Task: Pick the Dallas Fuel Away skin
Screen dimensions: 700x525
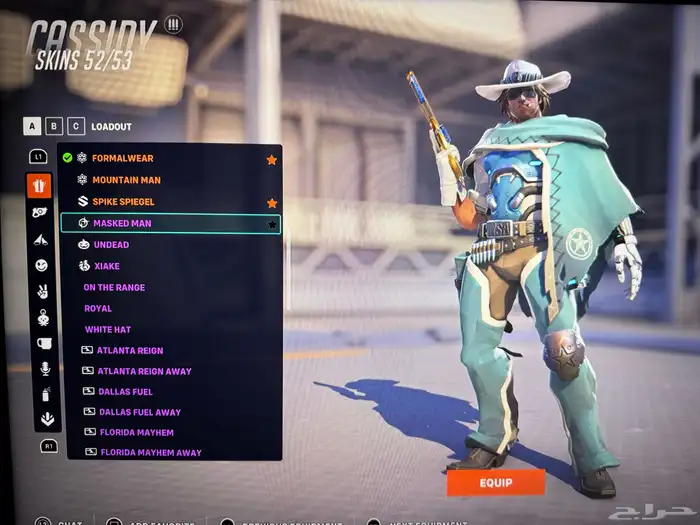Action: (139, 412)
